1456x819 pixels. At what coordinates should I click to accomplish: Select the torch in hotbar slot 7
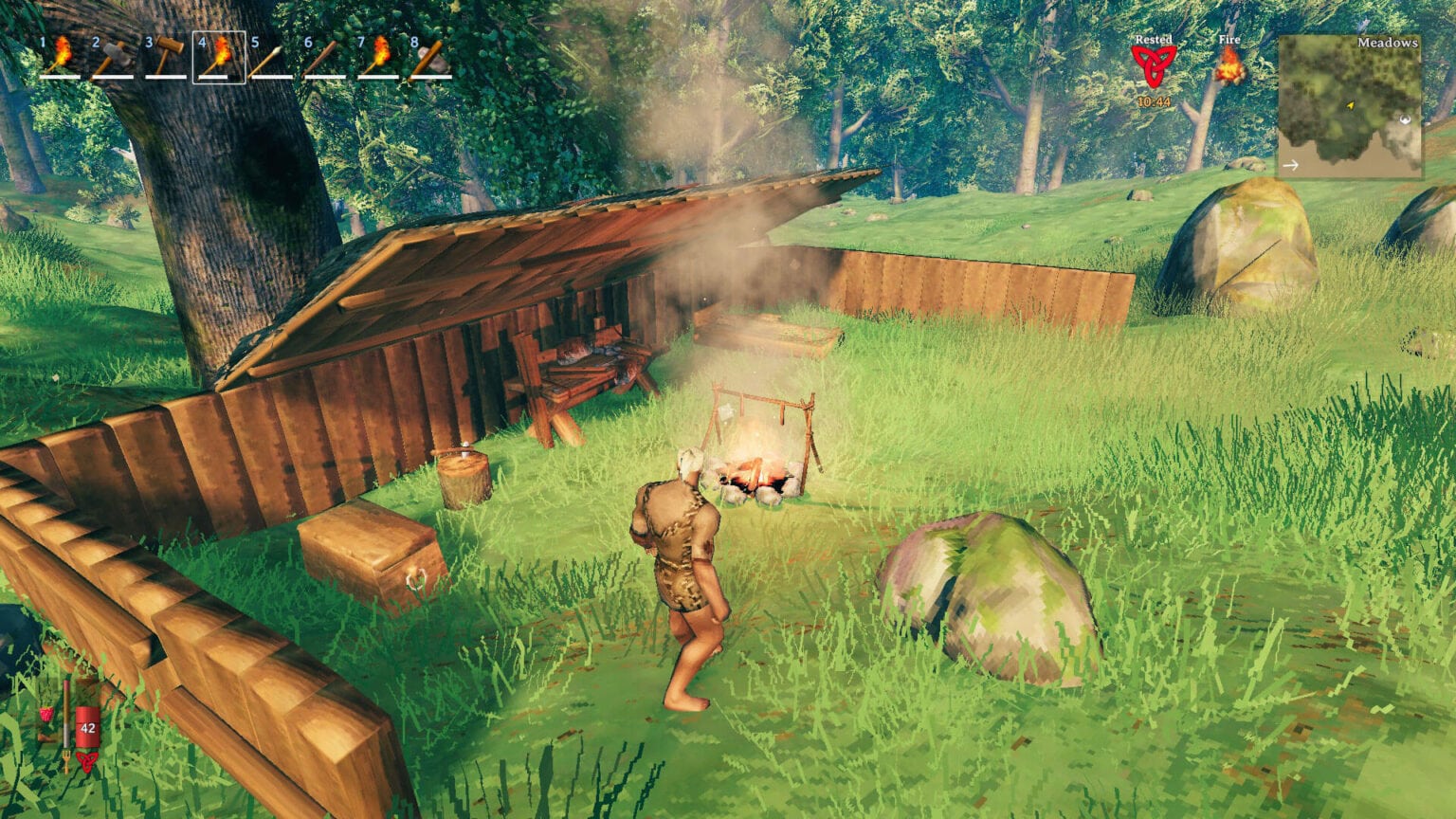click(x=378, y=58)
